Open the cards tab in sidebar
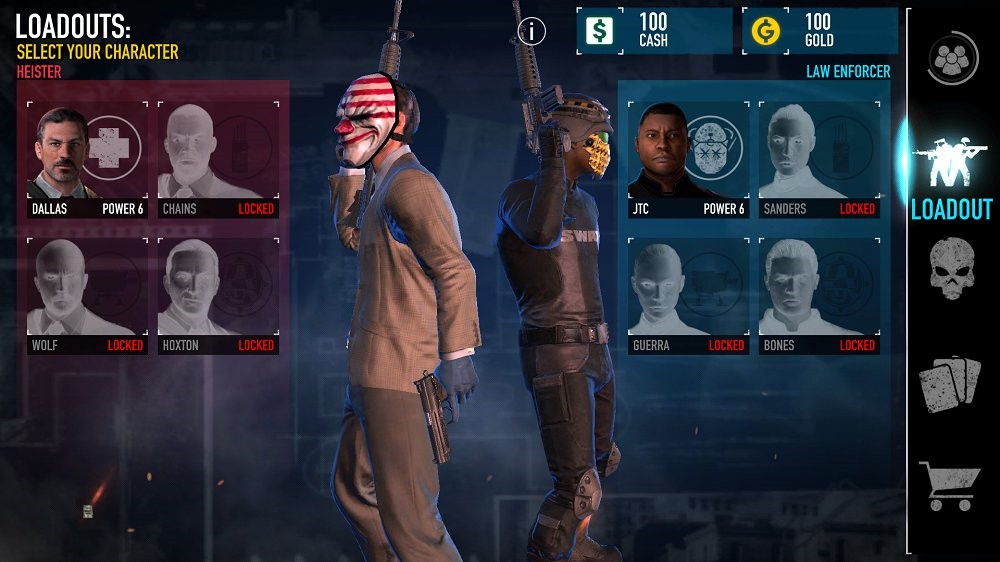The height and width of the screenshot is (562, 1000). point(950,384)
